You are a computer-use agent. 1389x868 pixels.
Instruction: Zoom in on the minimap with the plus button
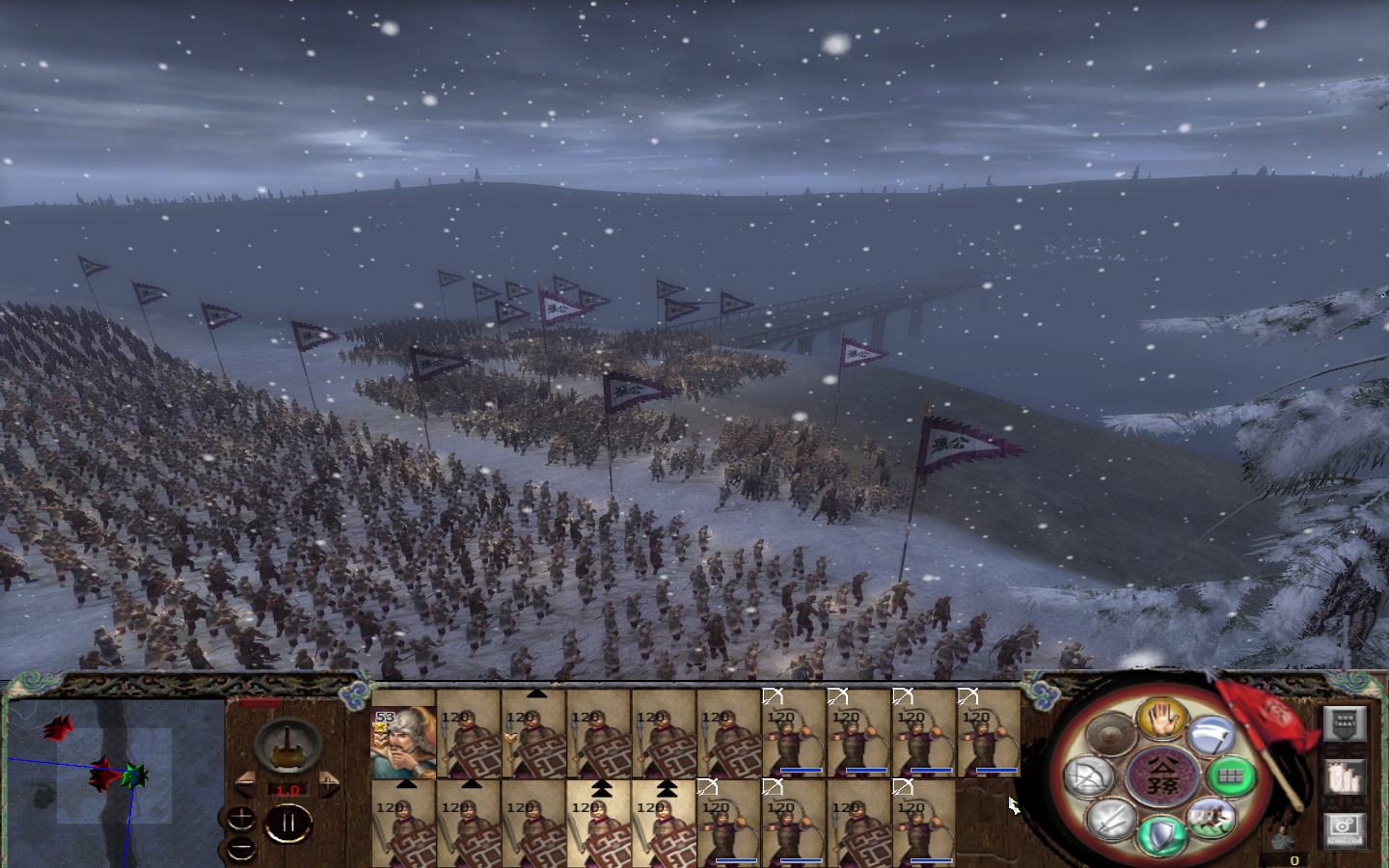click(241, 817)
